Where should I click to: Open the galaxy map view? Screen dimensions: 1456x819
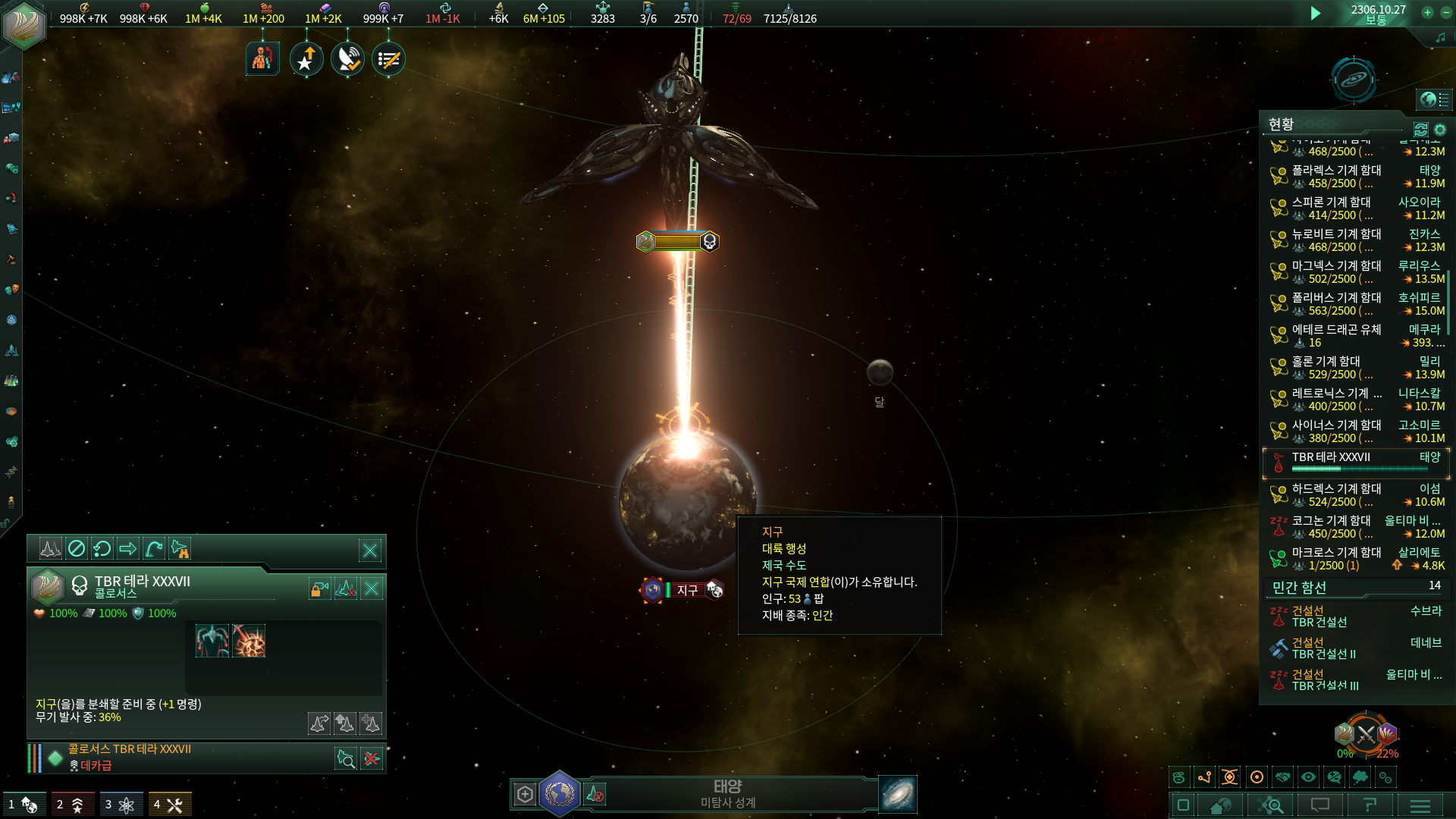[x=897, y=794]
